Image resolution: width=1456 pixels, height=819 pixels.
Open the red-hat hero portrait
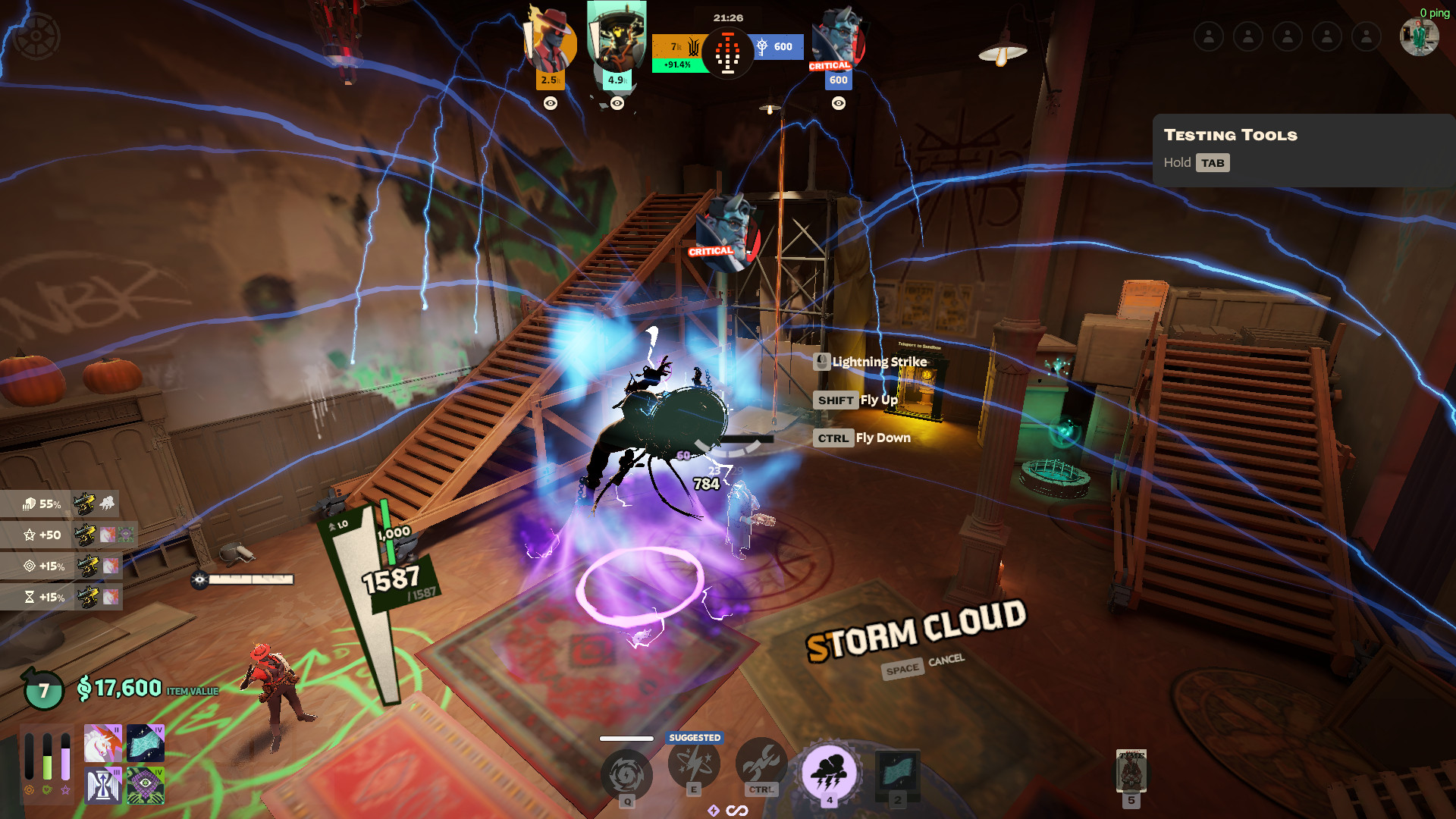550,42
